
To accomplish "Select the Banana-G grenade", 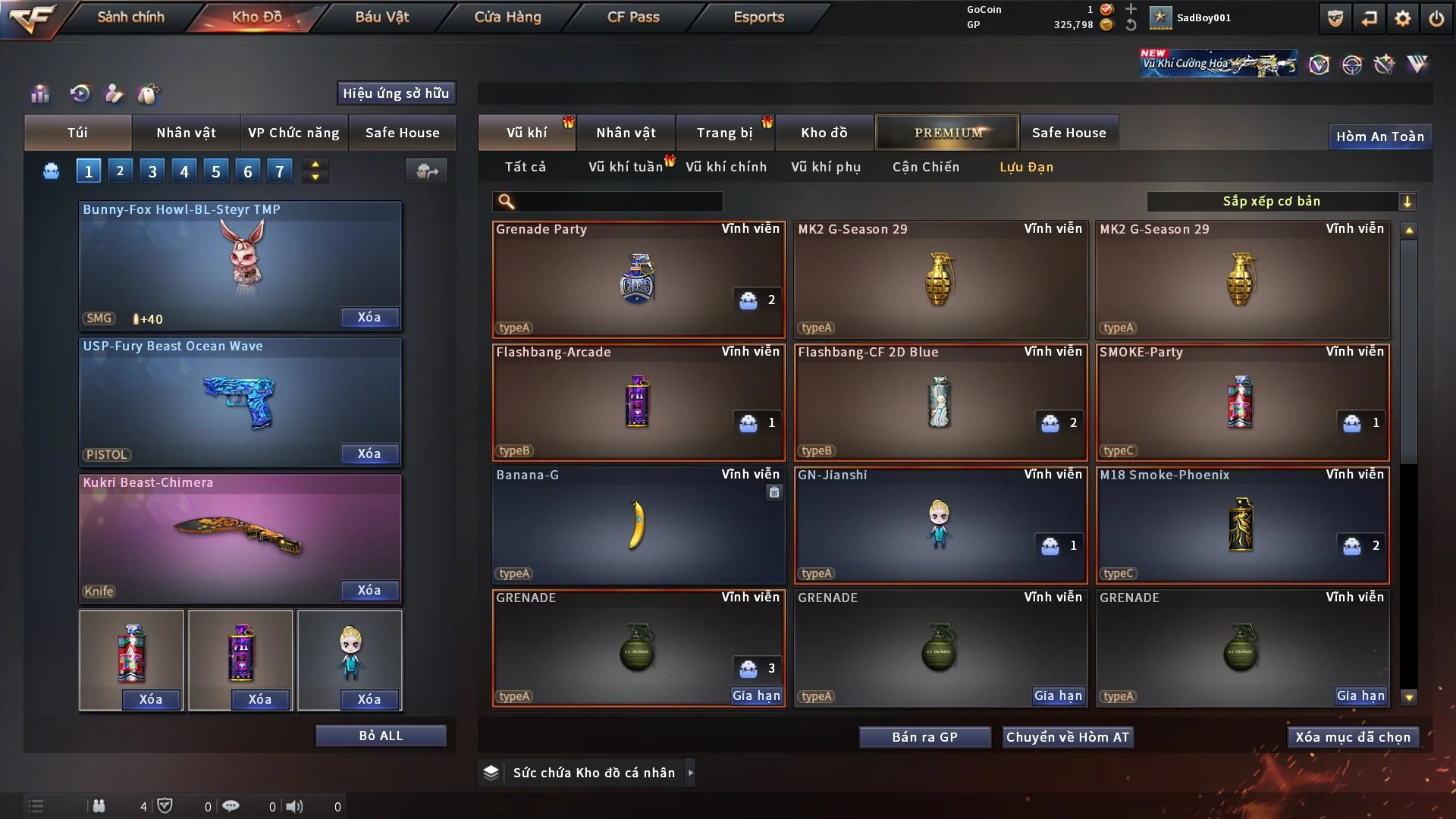I will coord(638,525).
